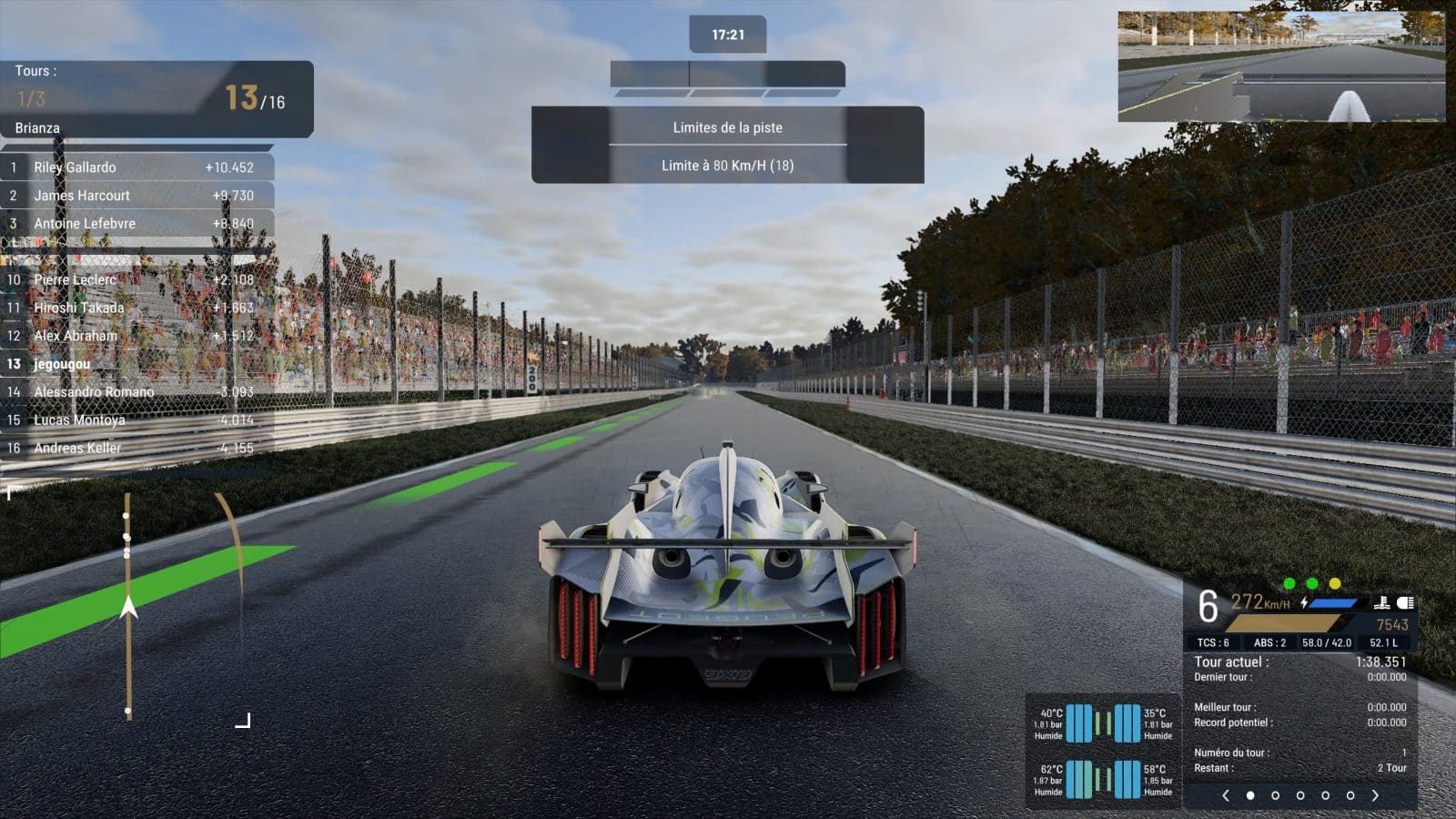Select the filled active page dot

pyautogui.click(x=1250, y=795)
